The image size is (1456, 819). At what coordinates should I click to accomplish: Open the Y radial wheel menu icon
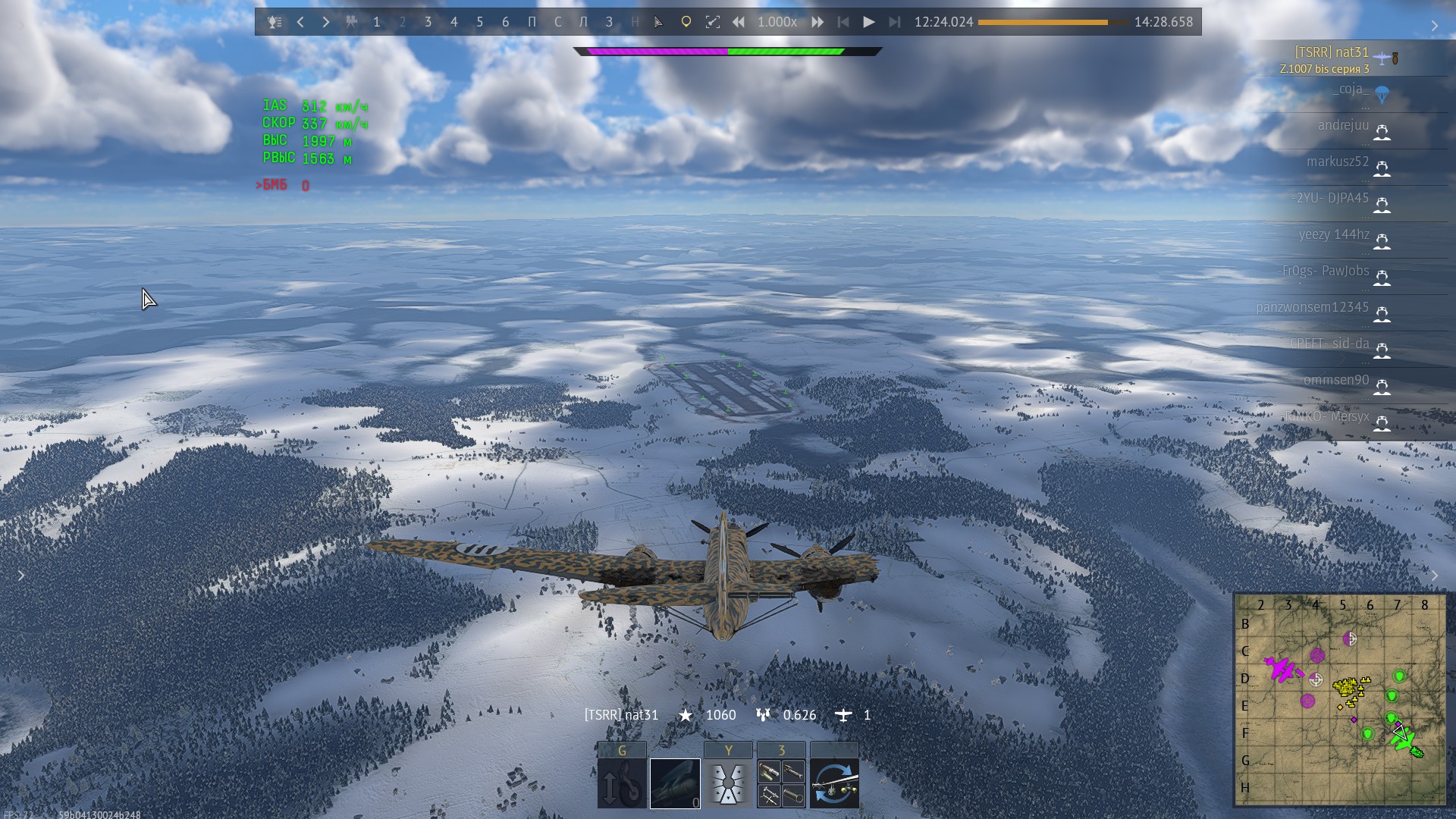pos(728,783)
